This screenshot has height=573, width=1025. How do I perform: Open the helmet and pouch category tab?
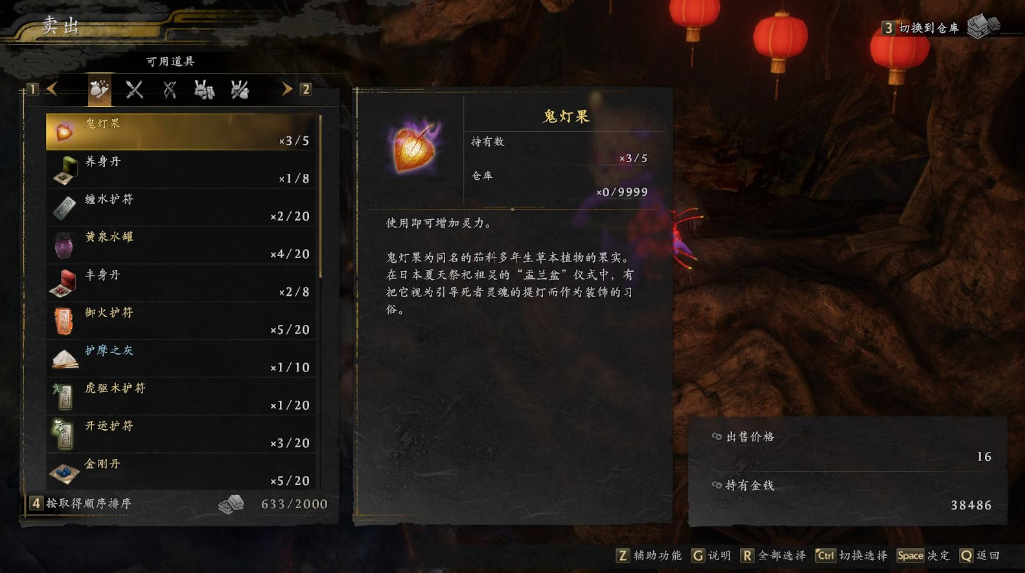pos(240,90)
